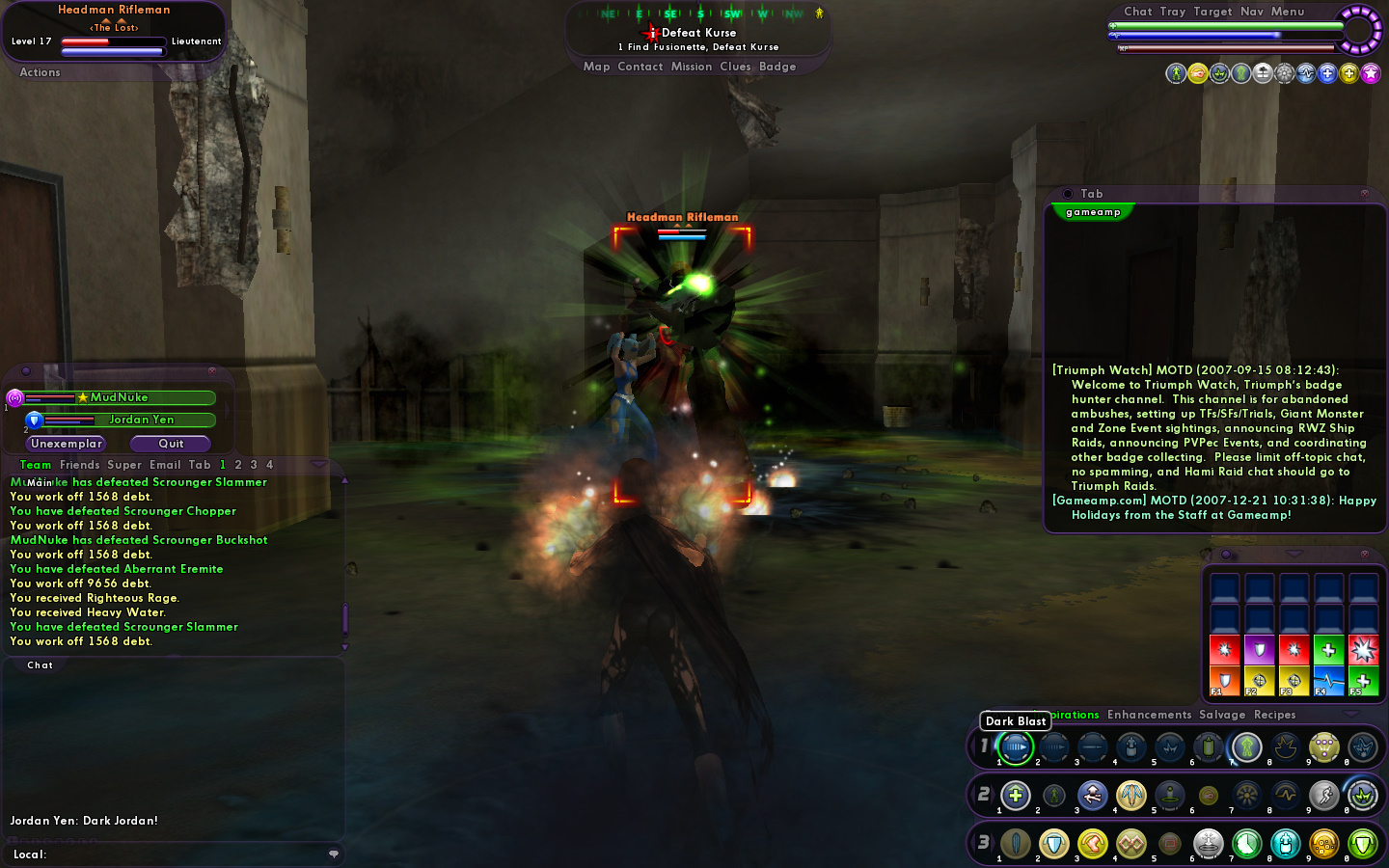Screen dimensions: 1389x868
Task: Open the Nav option in top bar
Action: point(1251,12)
